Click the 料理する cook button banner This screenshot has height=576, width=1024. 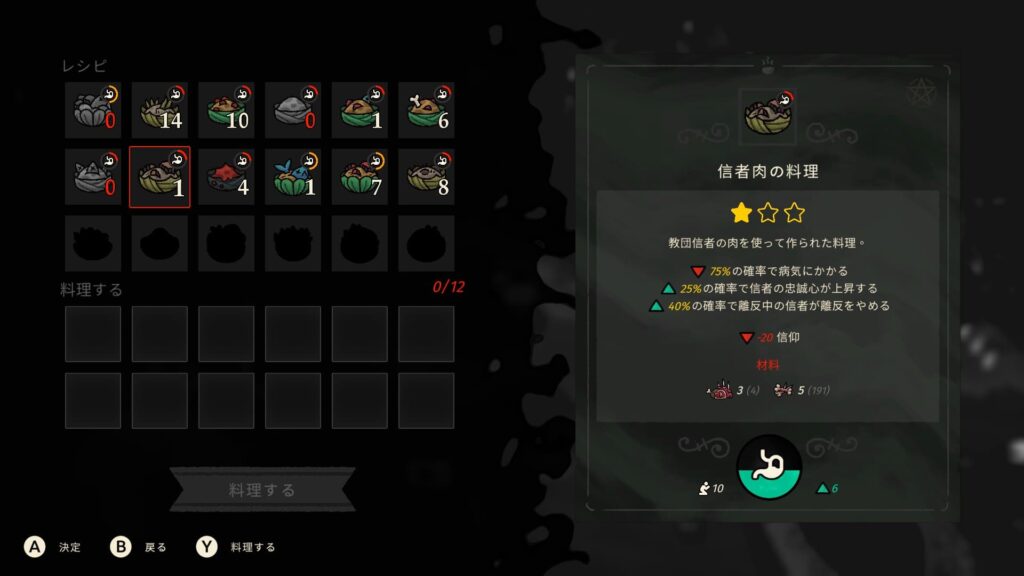pyautogui.click(x=262, y=490)
